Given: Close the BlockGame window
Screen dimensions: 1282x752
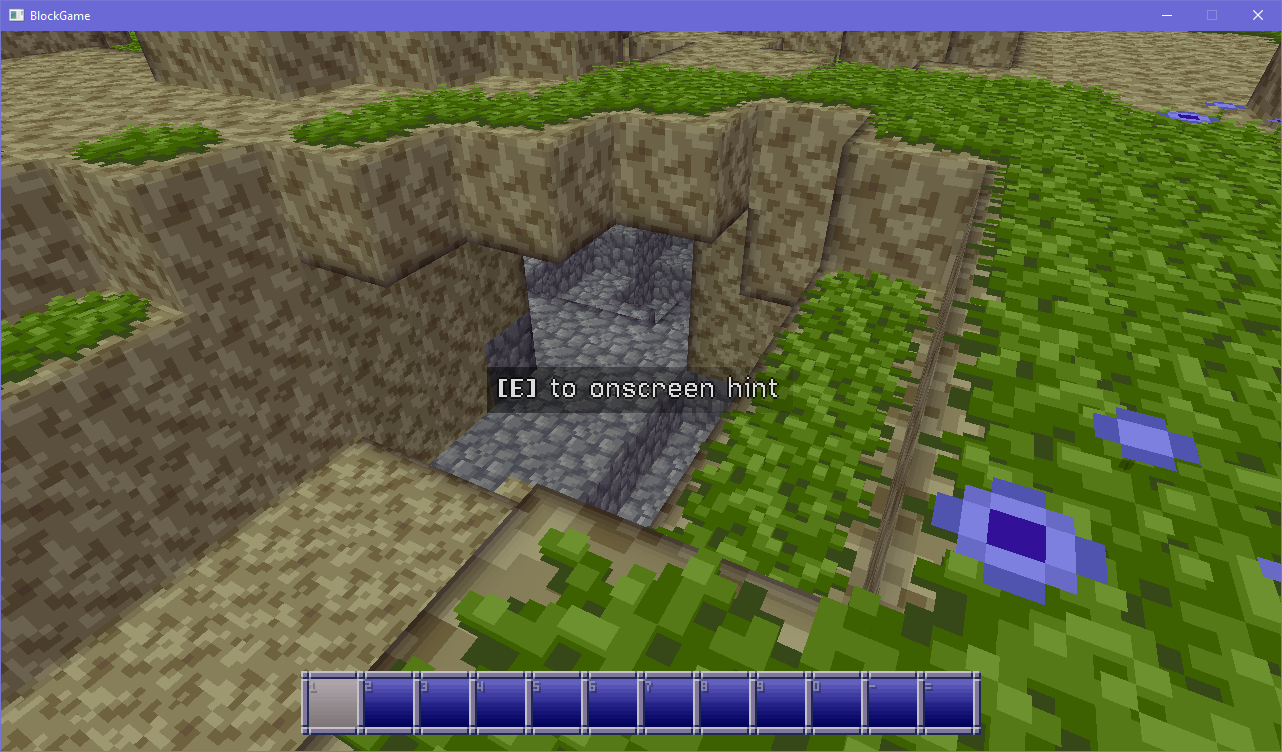Looking at the screenshot, I should [x=1258, y=15].
